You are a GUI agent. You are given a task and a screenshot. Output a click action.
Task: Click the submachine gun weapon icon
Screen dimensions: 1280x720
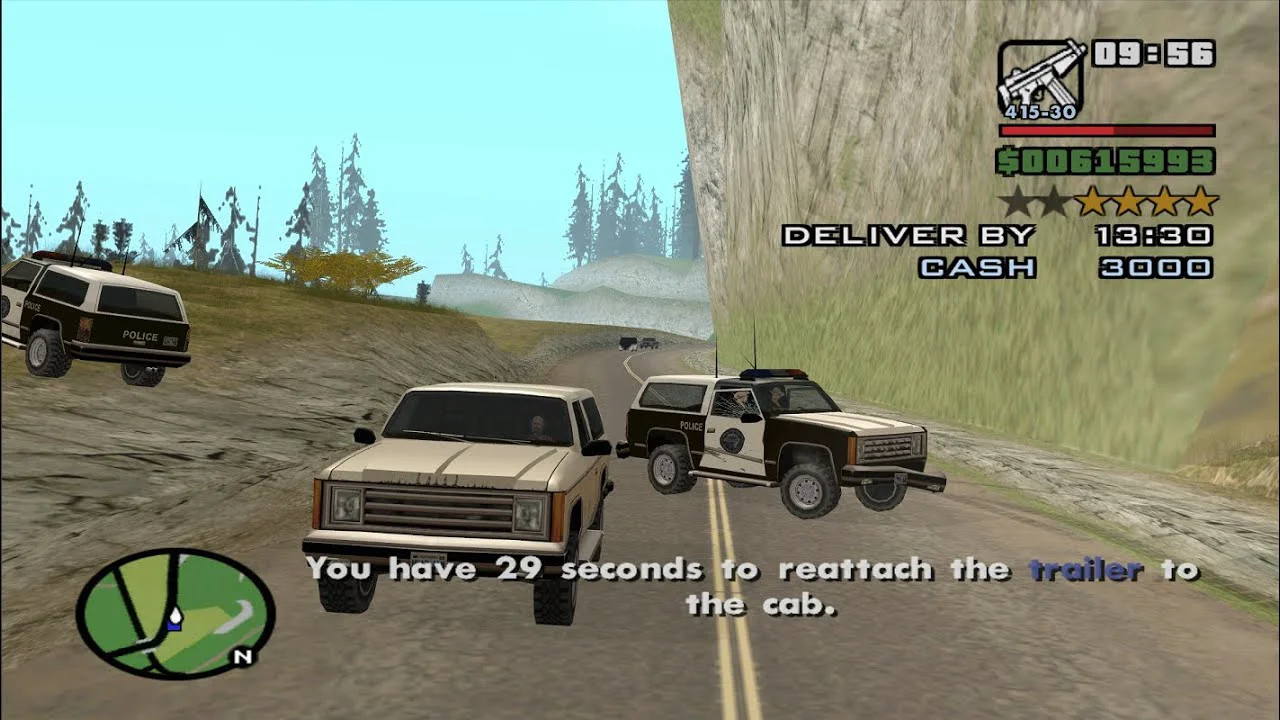click(x=1041, y=78)
